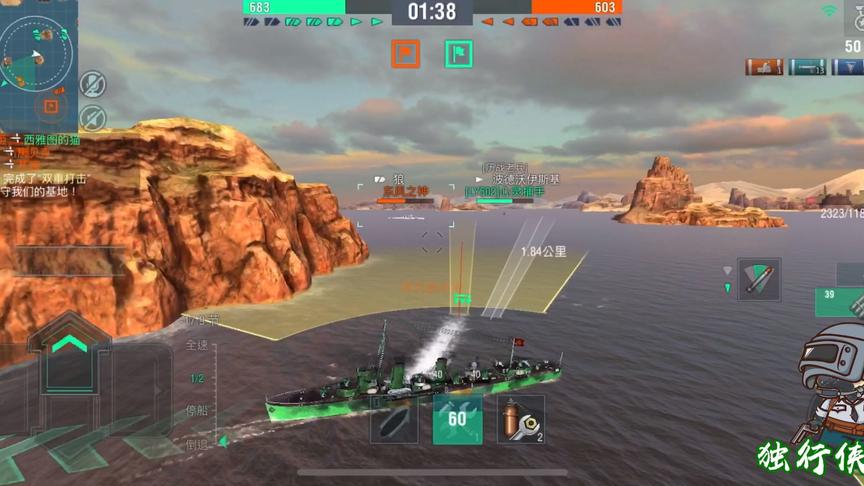The width and height of the screenshot is (864, 486).
Task: Set throttle to reverse (倒退)
Action: point(197,442)
